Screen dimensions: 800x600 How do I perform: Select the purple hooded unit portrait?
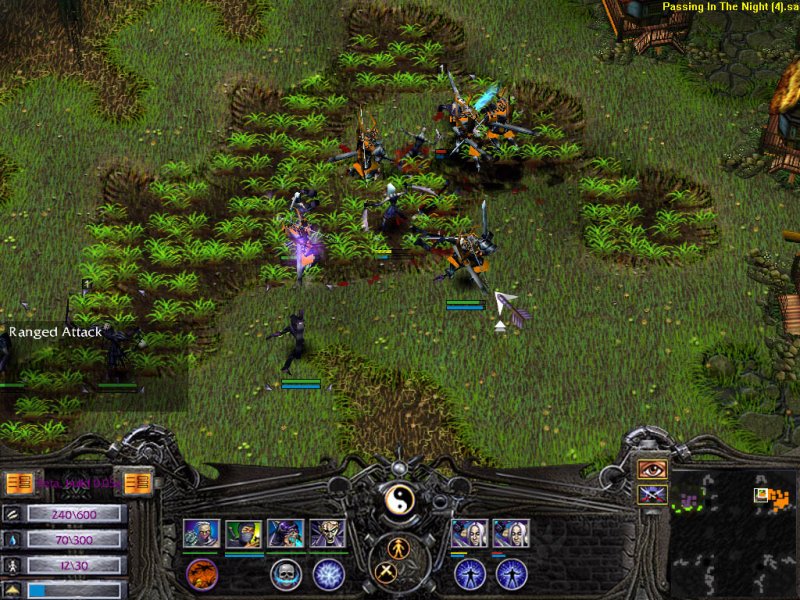[x=285, y=533]
